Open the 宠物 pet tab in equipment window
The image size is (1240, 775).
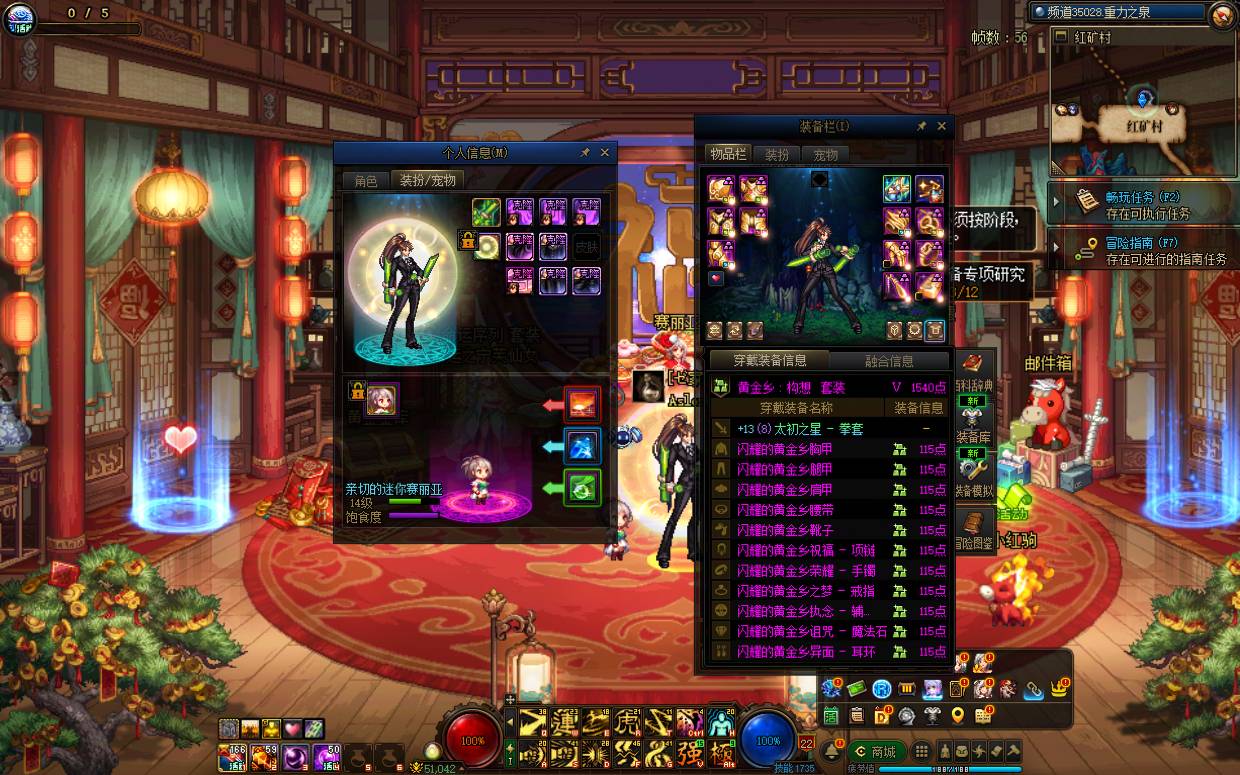coord(825,155)
